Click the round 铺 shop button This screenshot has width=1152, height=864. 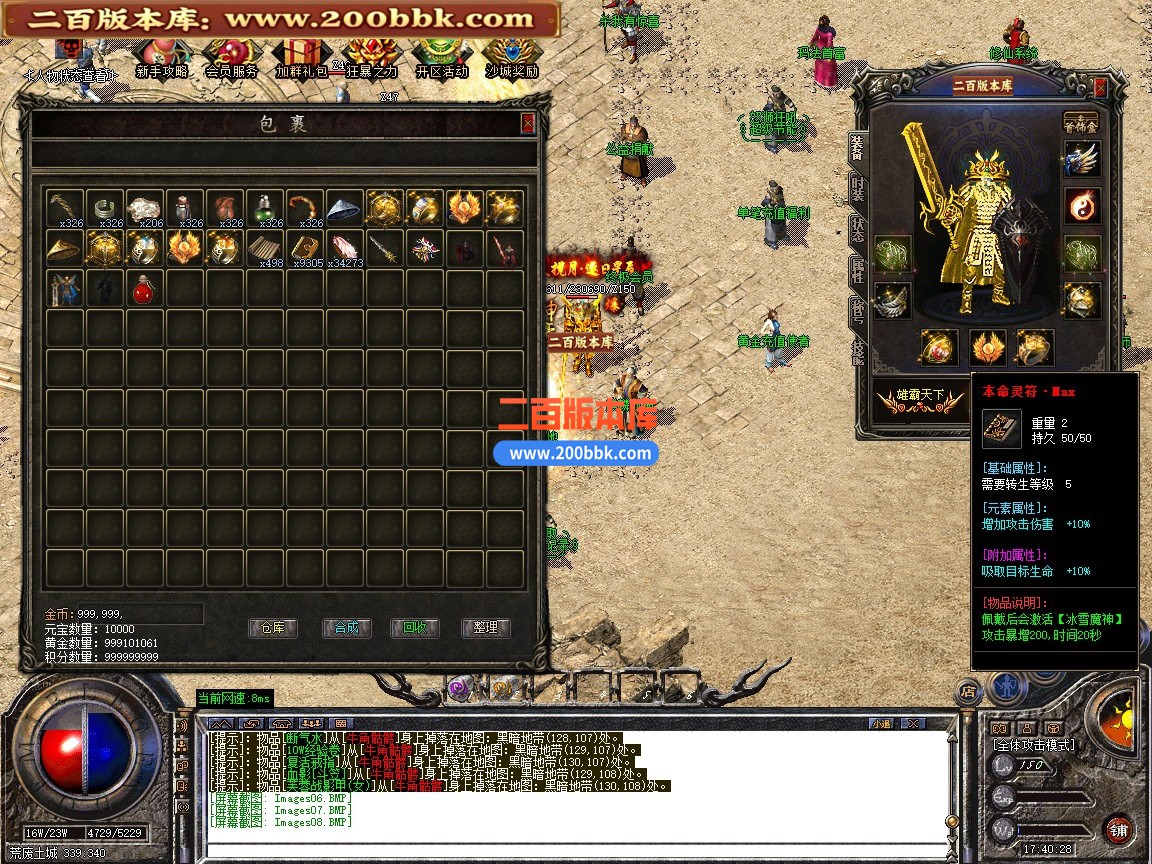pyautogui.click(x=1117, y=829)
